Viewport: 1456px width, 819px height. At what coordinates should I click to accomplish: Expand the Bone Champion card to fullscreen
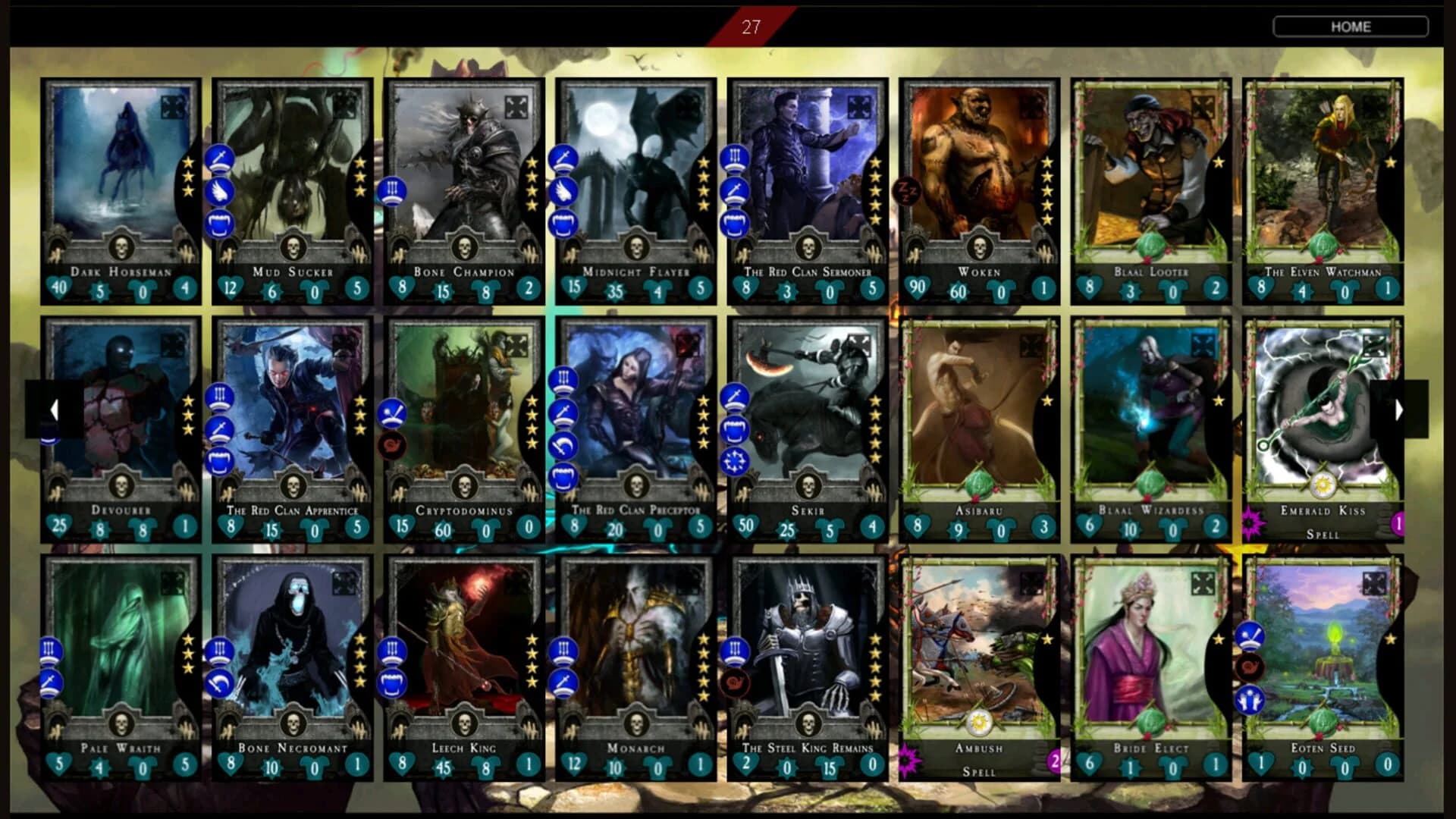(x=516, y=108)
